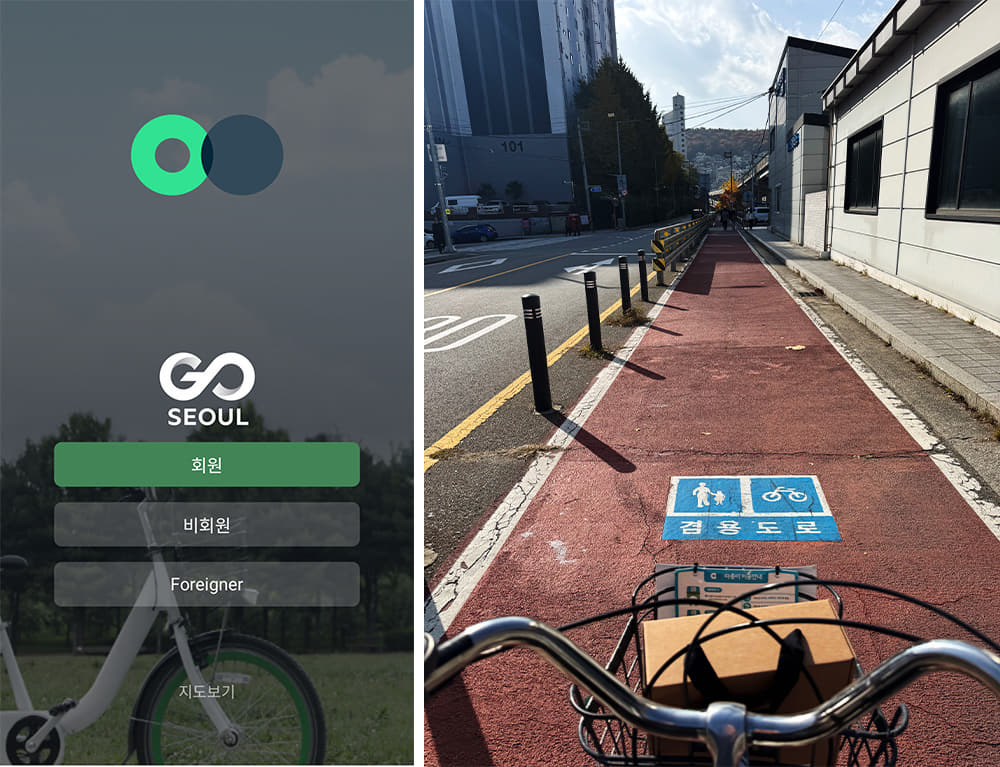This screenshot has height=767, width=1000.
Task: Open the 지도보기 map view link
Action: pyautogui.click(x=206, y=691)
